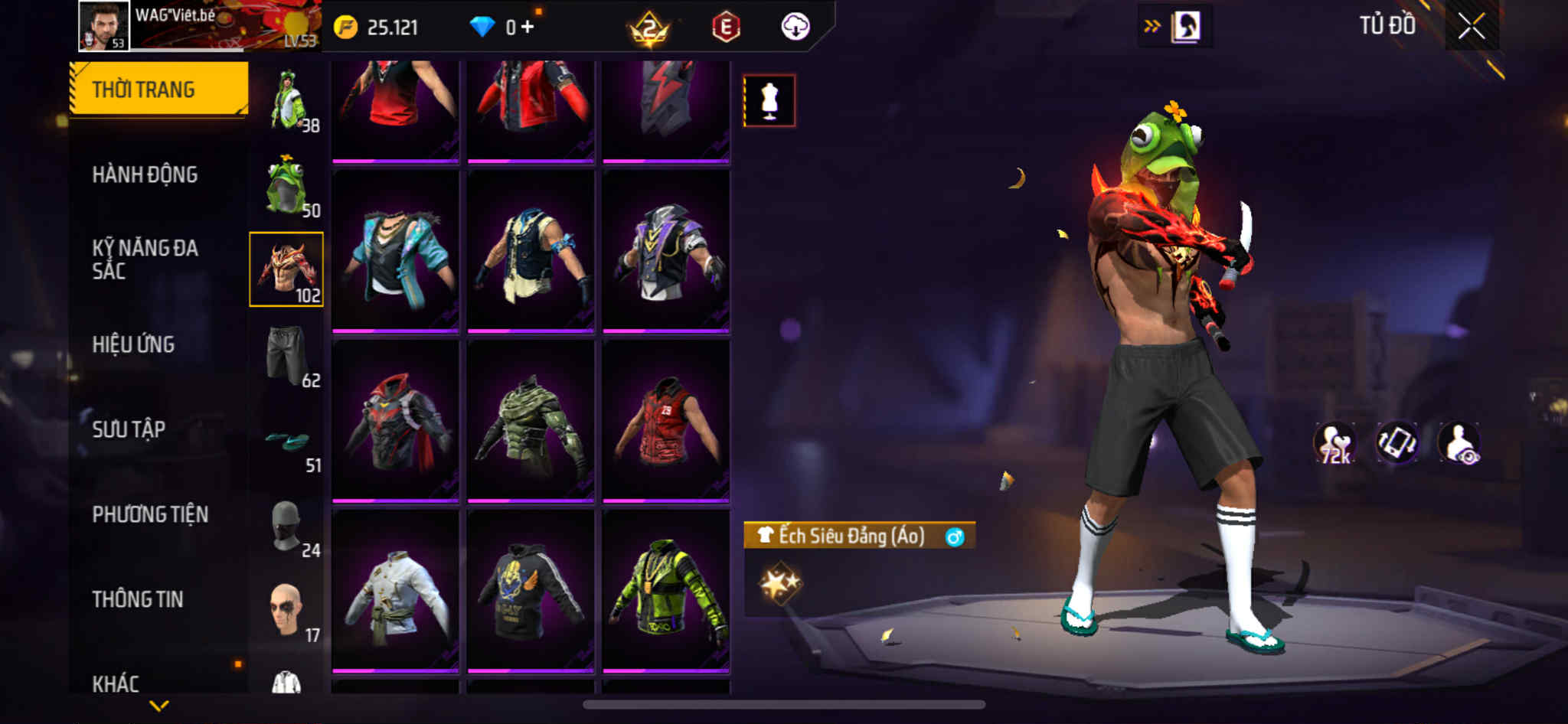
Task: Open the KHÁC tab
Action: point(116,683)
